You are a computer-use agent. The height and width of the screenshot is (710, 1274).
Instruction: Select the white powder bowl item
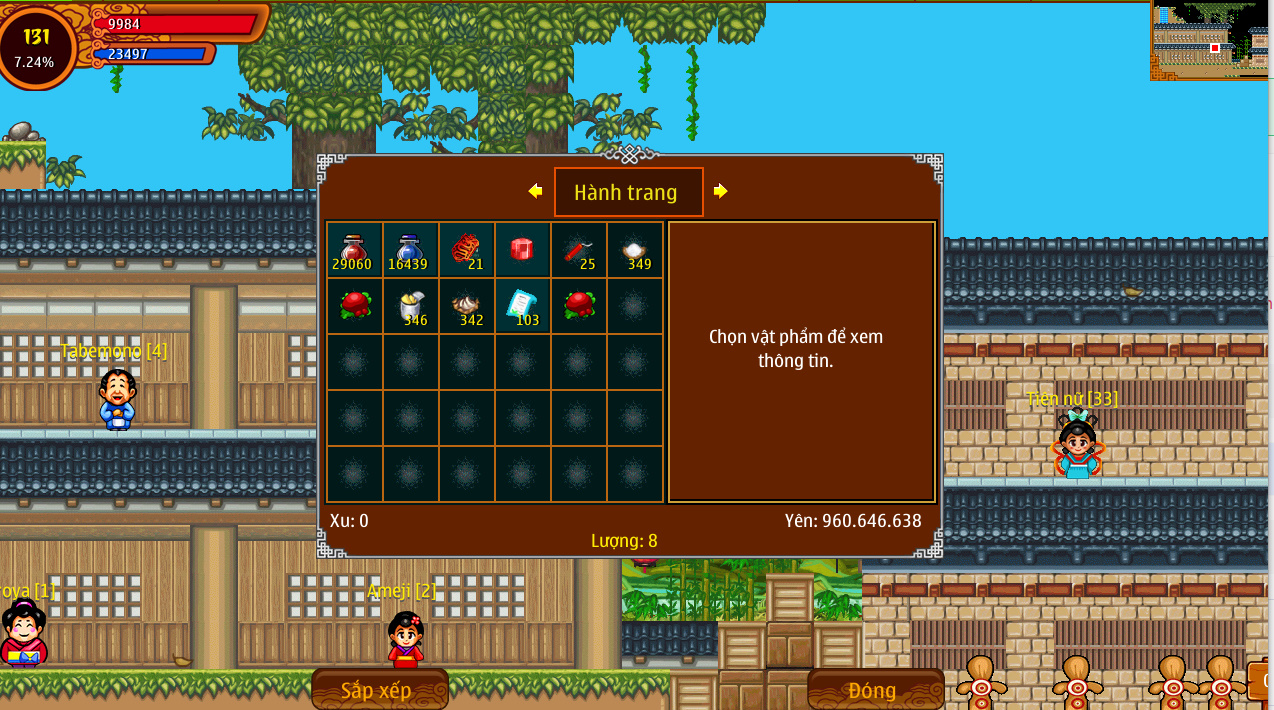[x=634, y=250]
